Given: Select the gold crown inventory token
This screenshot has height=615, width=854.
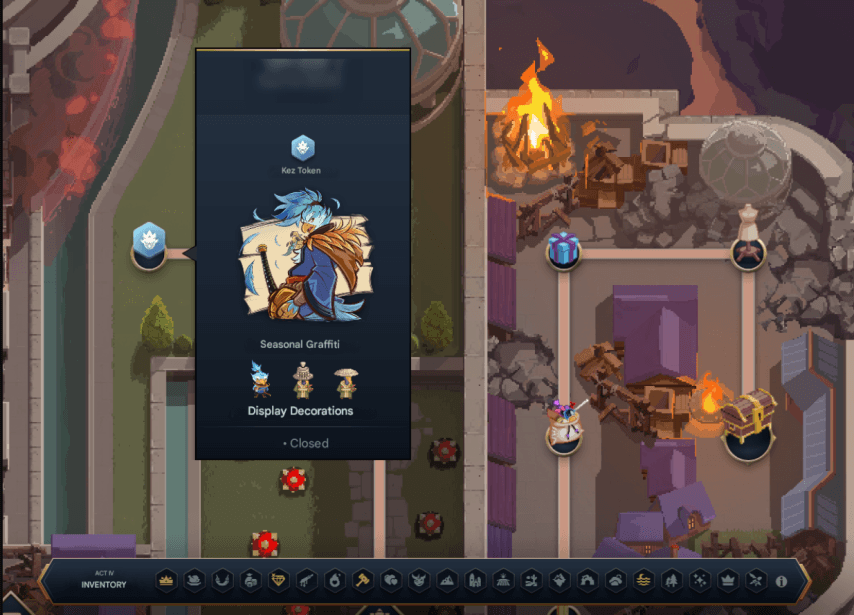Looking at the screenshot, I should click(166, 580).
